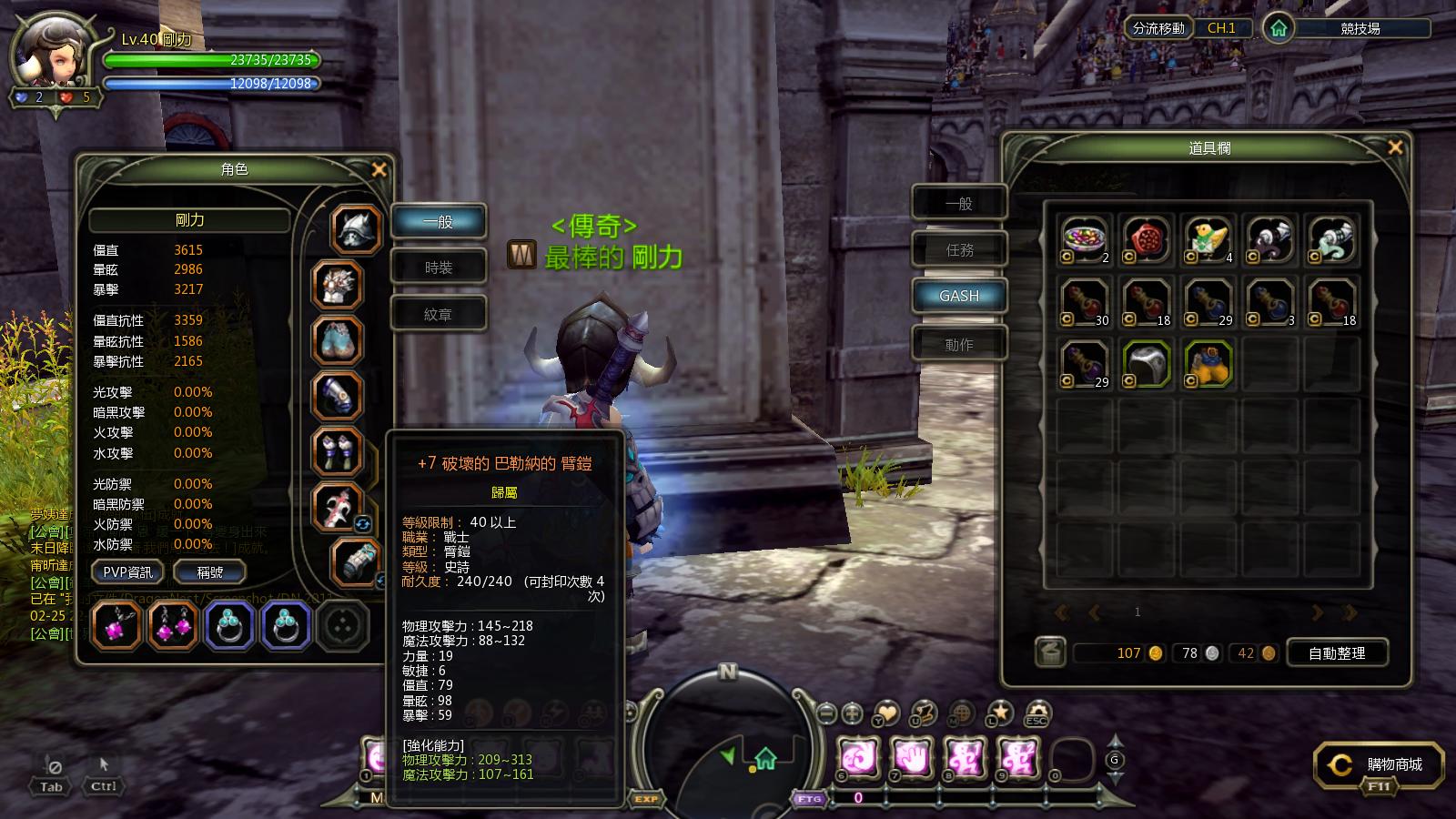Switch to the 時裝 costume tab

(x=439, y=268)
